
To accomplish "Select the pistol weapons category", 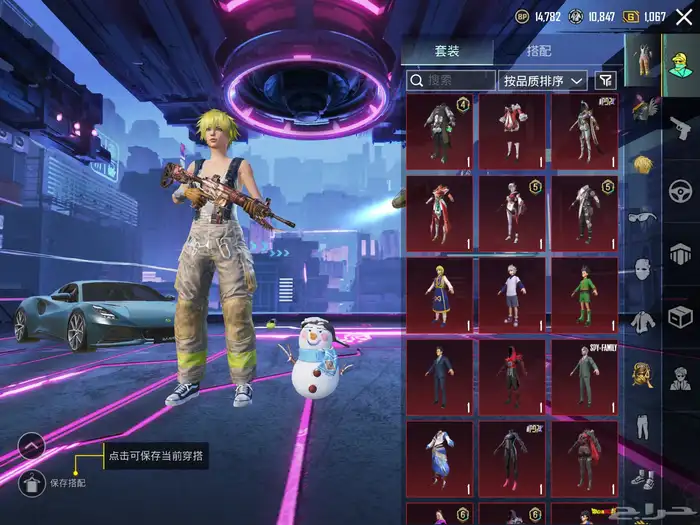I will (681, 128).
